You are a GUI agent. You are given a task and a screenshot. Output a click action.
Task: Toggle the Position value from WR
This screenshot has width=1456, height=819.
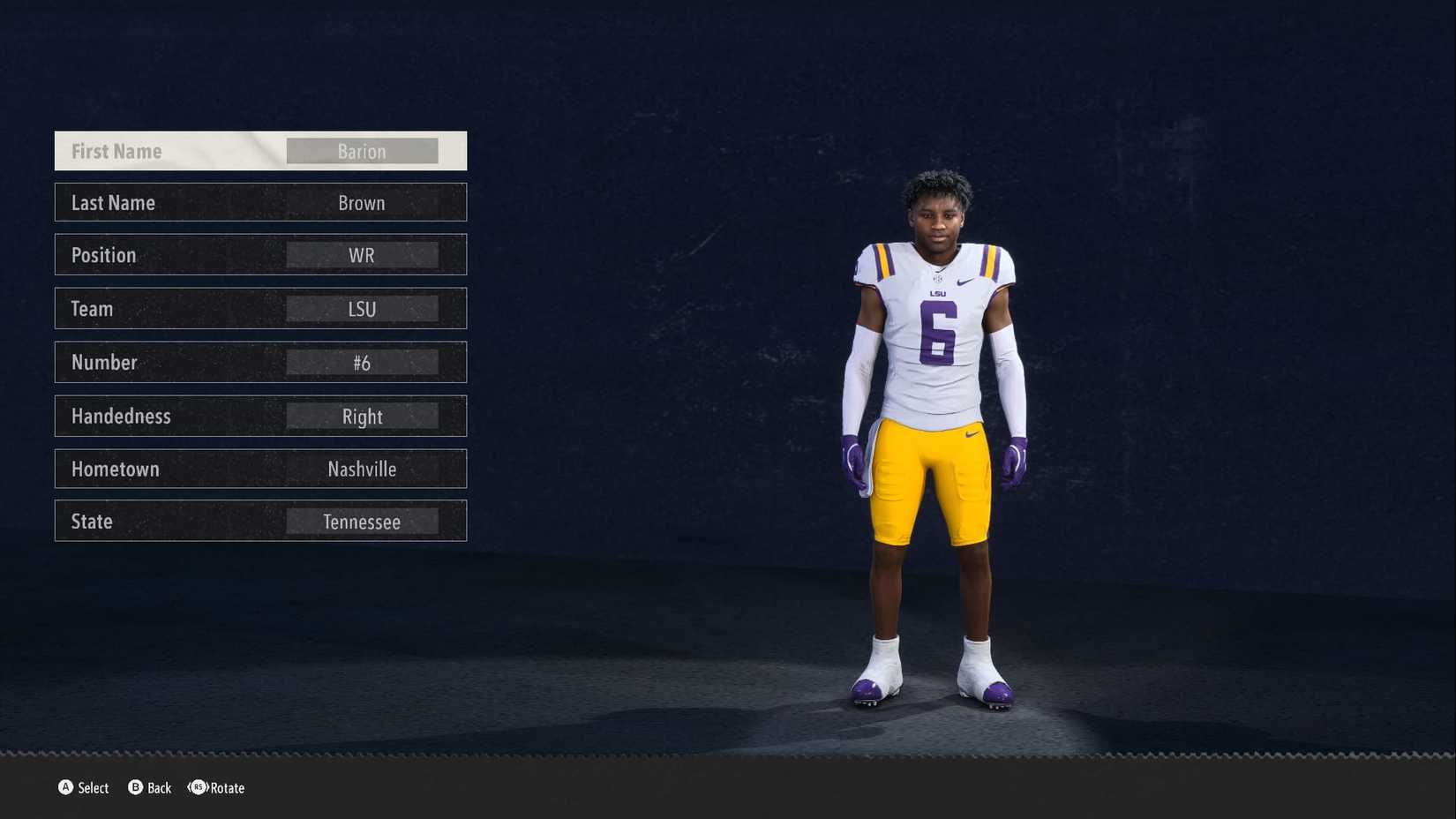coord(362,255)
